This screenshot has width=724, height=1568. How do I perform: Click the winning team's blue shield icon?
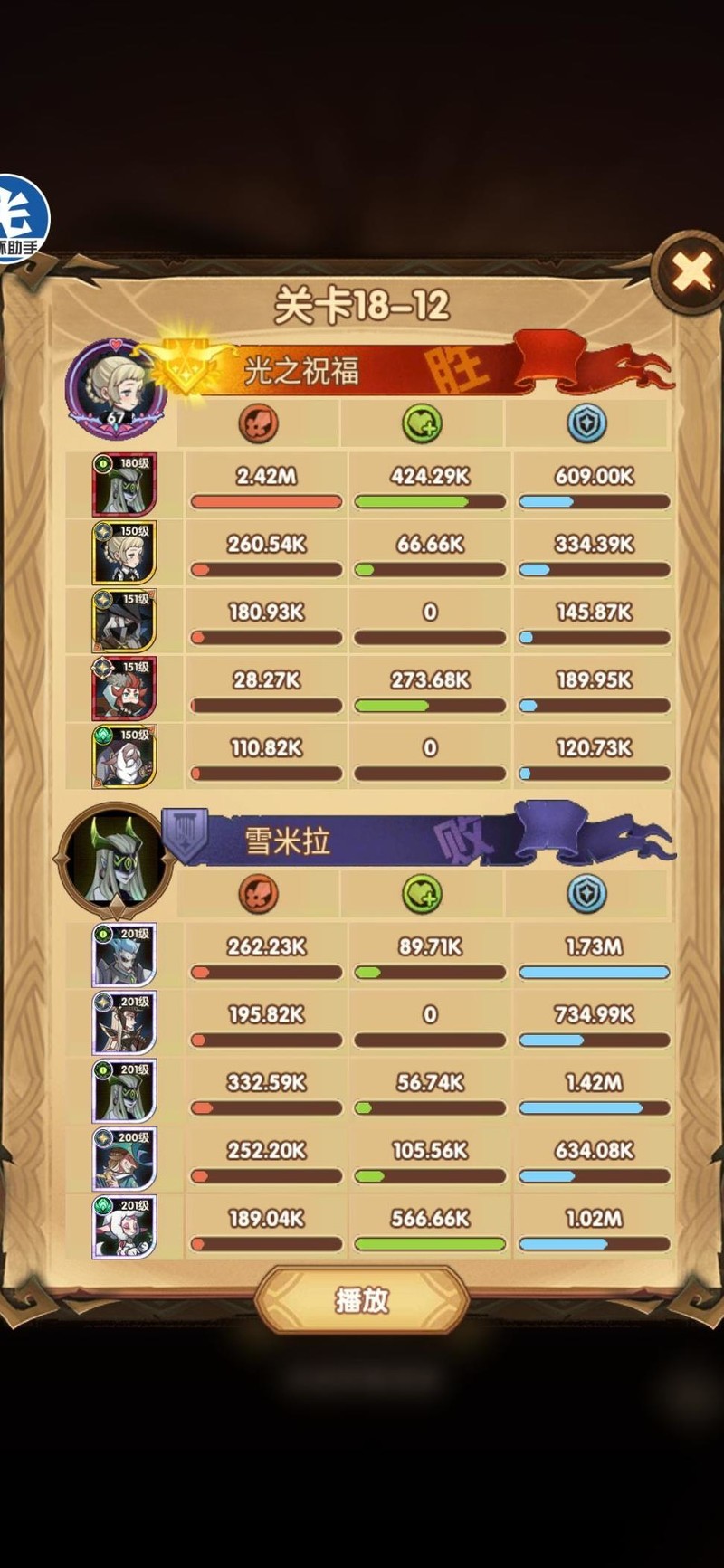coord(586,423)
